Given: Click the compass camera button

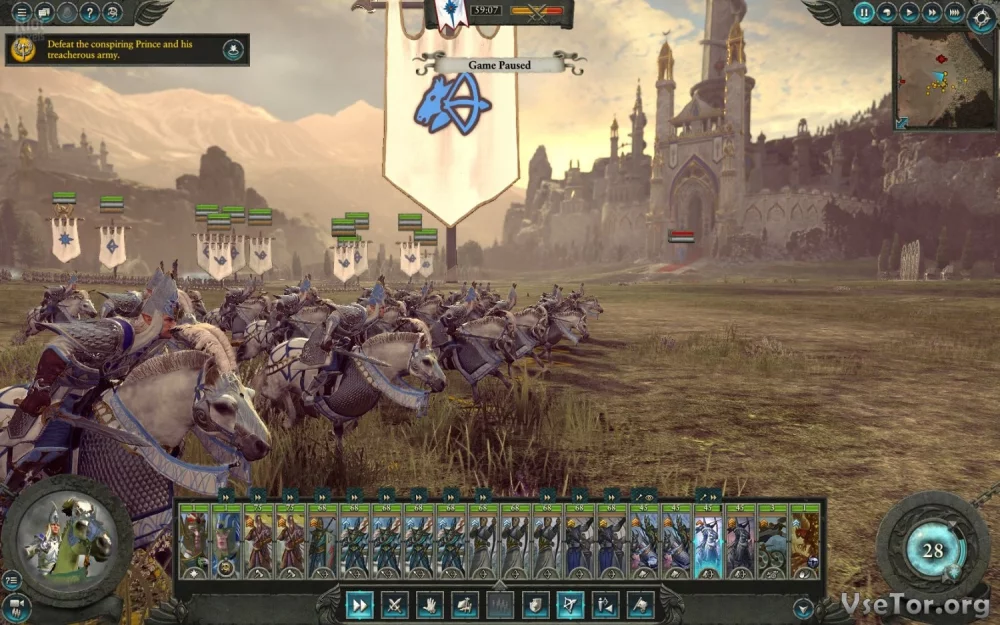Looking at the screenshot, I should 981,17.
